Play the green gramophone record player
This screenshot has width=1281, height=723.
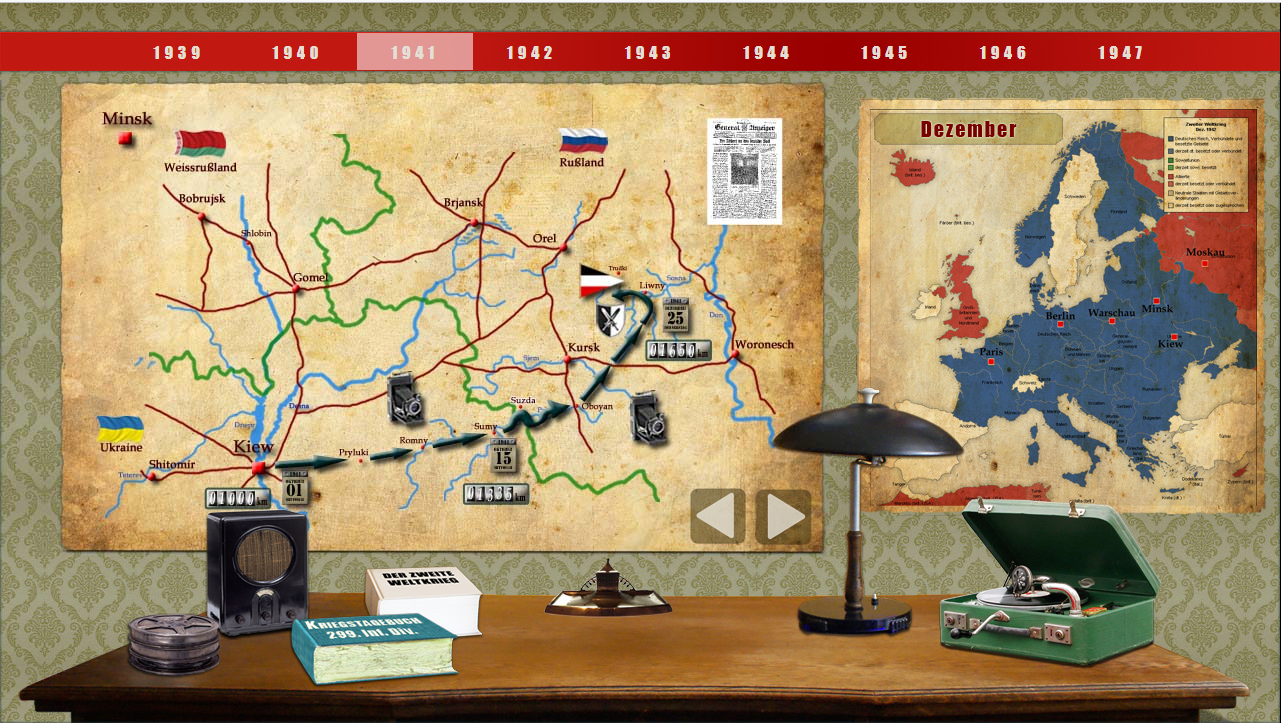click(1048, 585)
